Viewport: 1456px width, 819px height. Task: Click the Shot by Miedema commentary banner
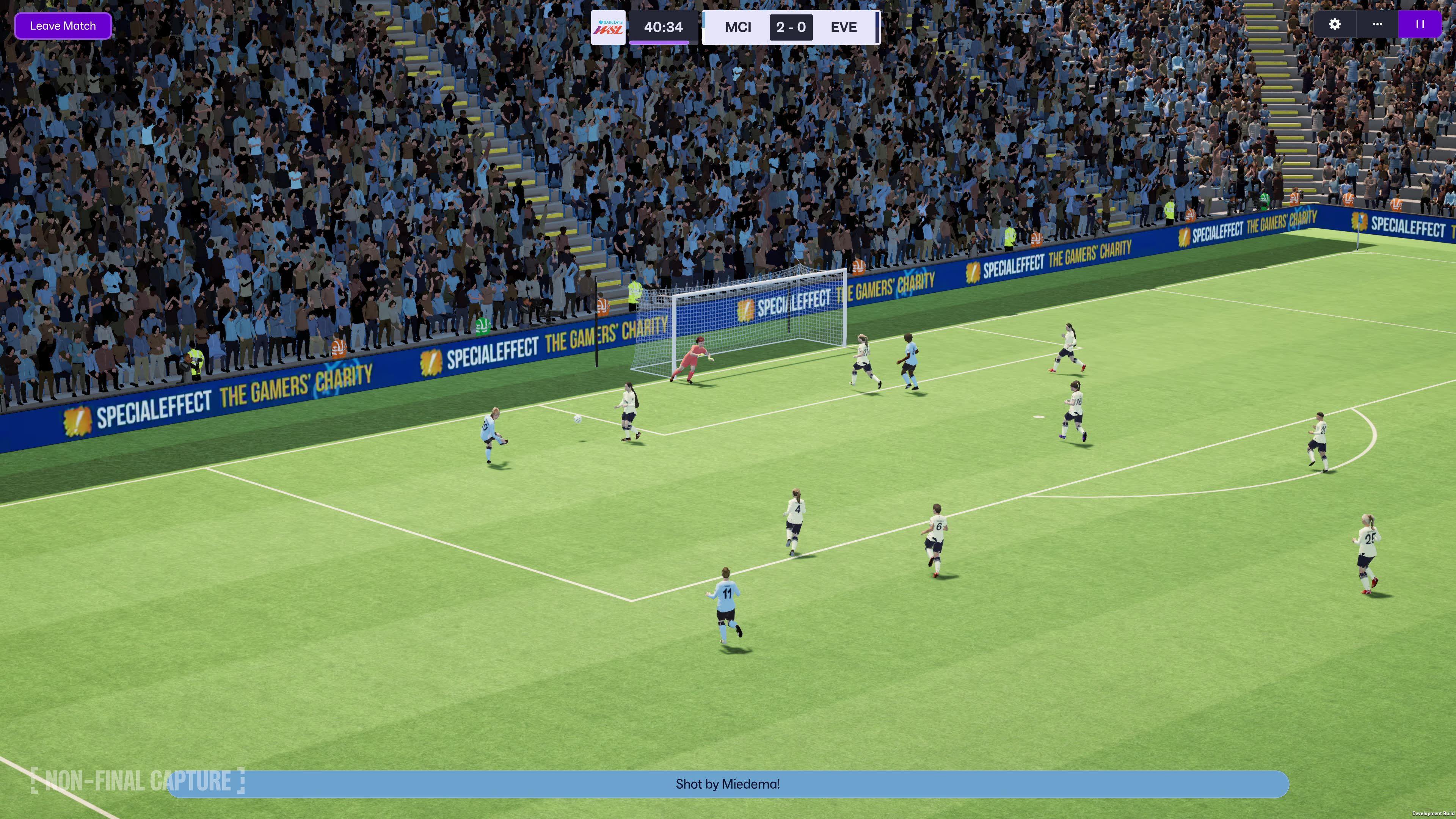point(728,784)
